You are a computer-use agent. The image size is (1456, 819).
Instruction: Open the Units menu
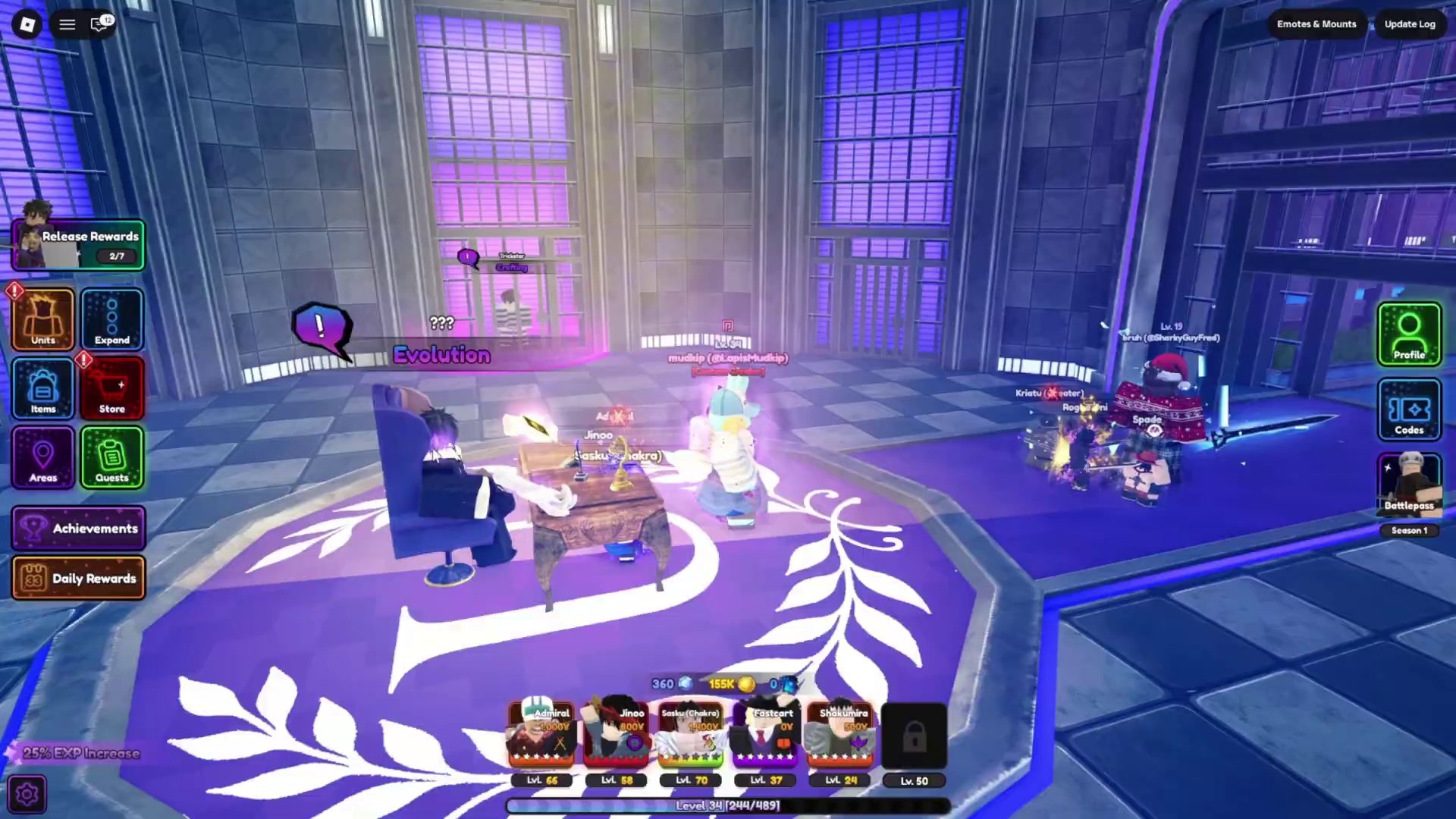[43, 319]
